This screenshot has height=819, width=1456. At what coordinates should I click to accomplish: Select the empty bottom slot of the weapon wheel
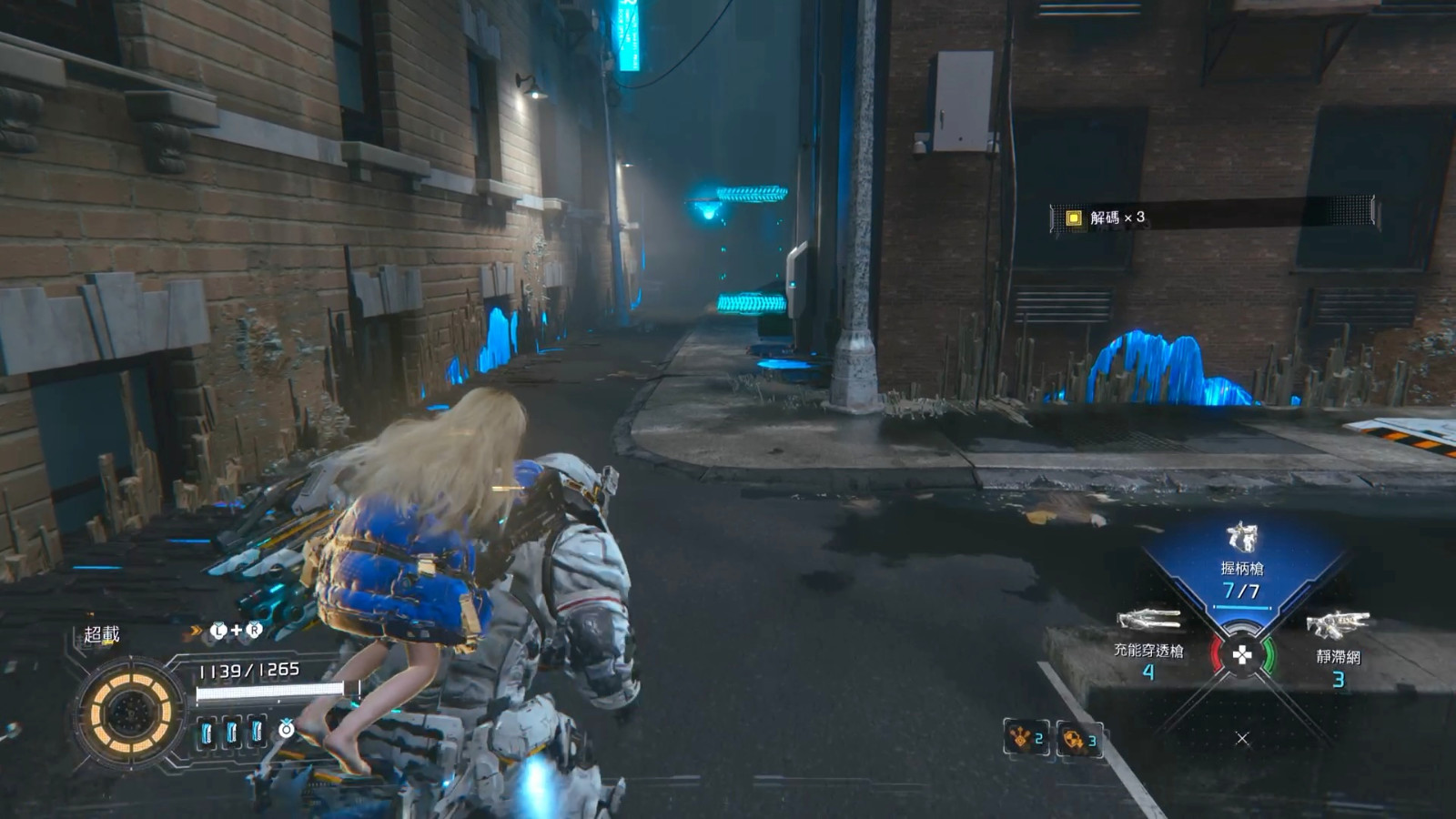click(1242, 738)
